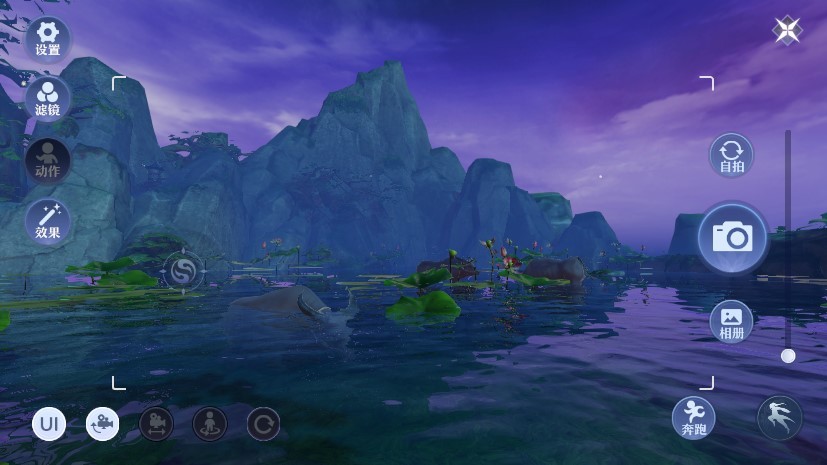Select the 动作 pose action button

click(x=47, y=159)
